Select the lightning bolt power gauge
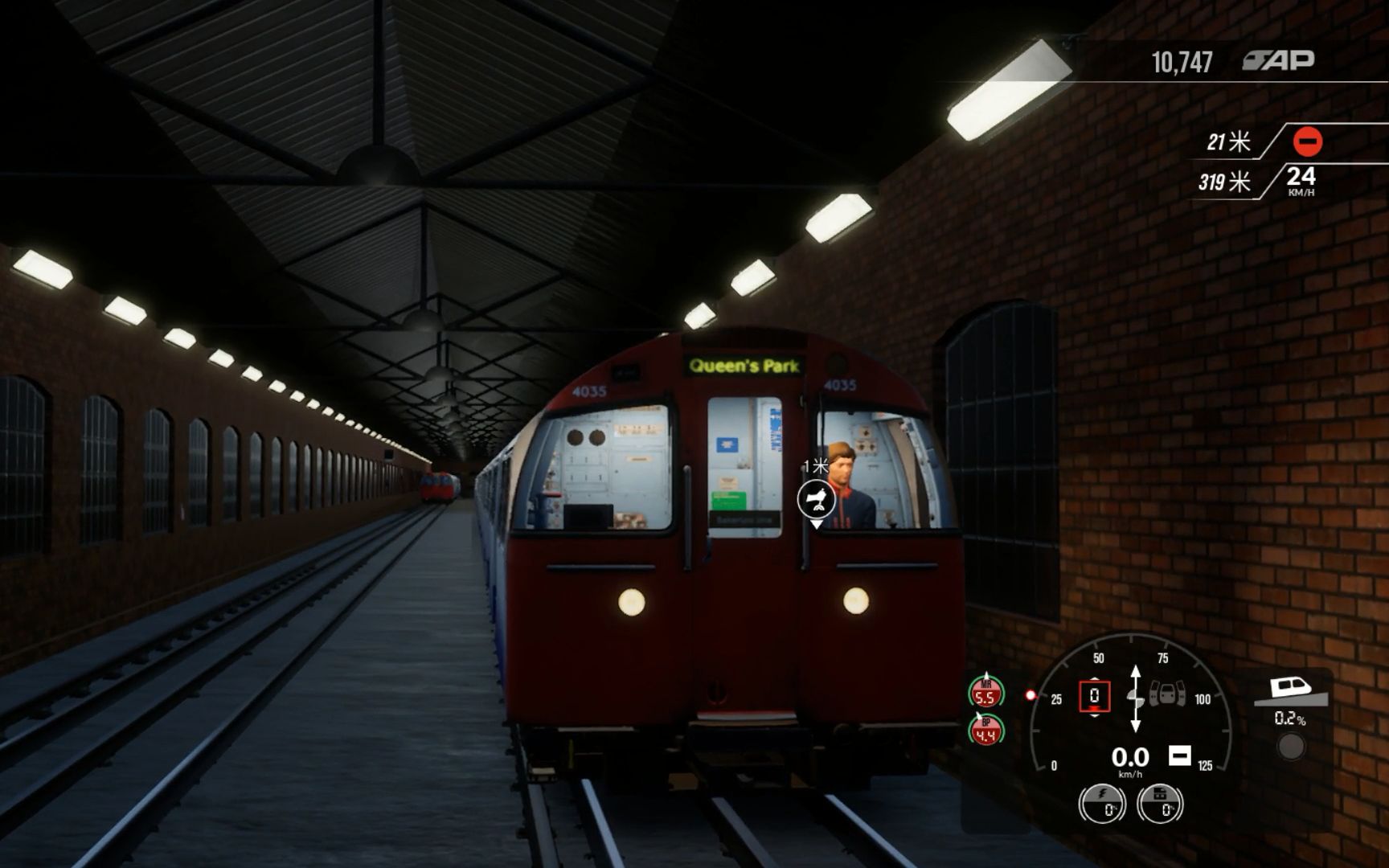This screenshot has width=1389, height=868. pos(1102,803)
